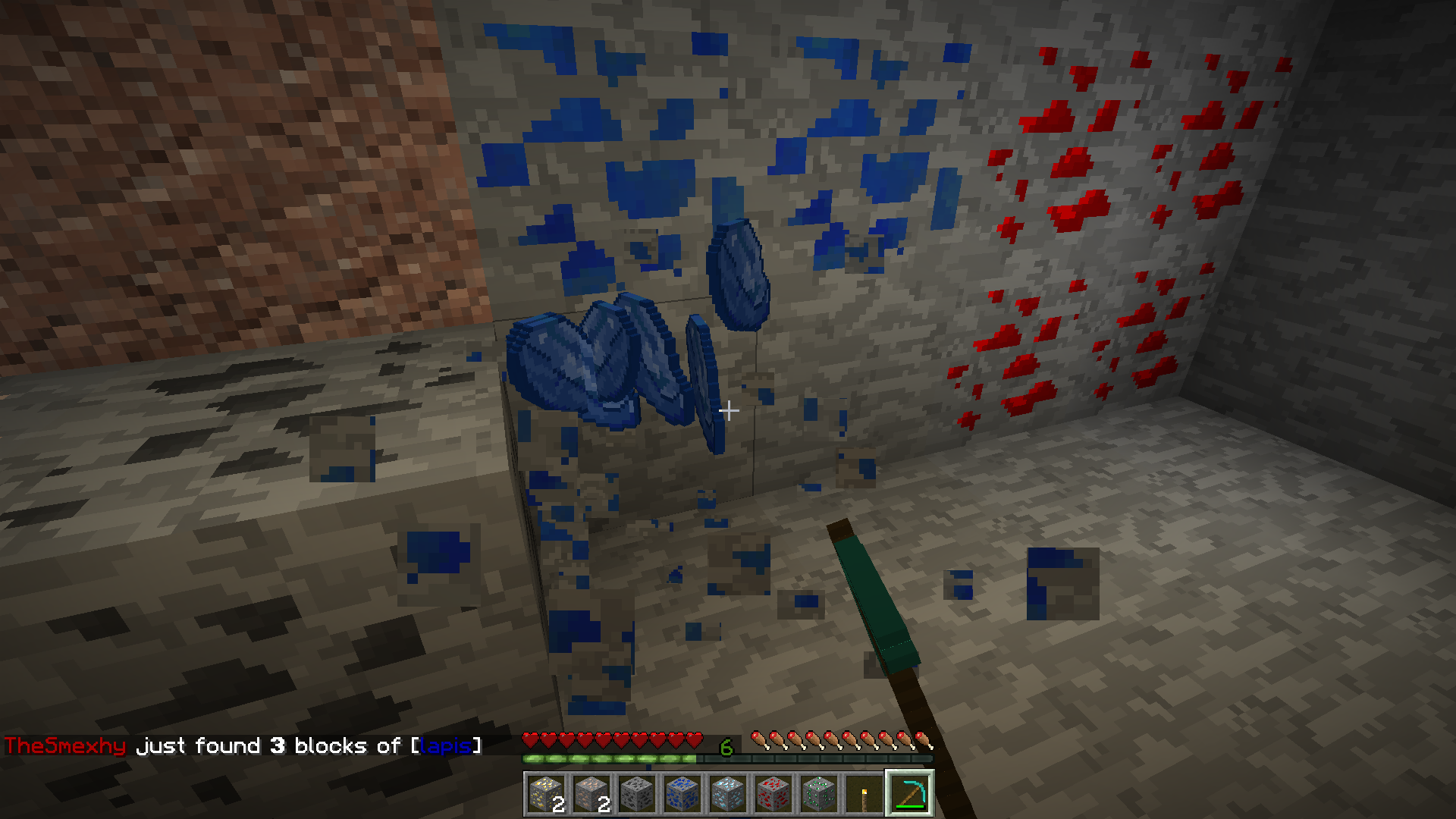
Task: Select the gold ore hotbar slot
Action: click(x=546, y=794)
